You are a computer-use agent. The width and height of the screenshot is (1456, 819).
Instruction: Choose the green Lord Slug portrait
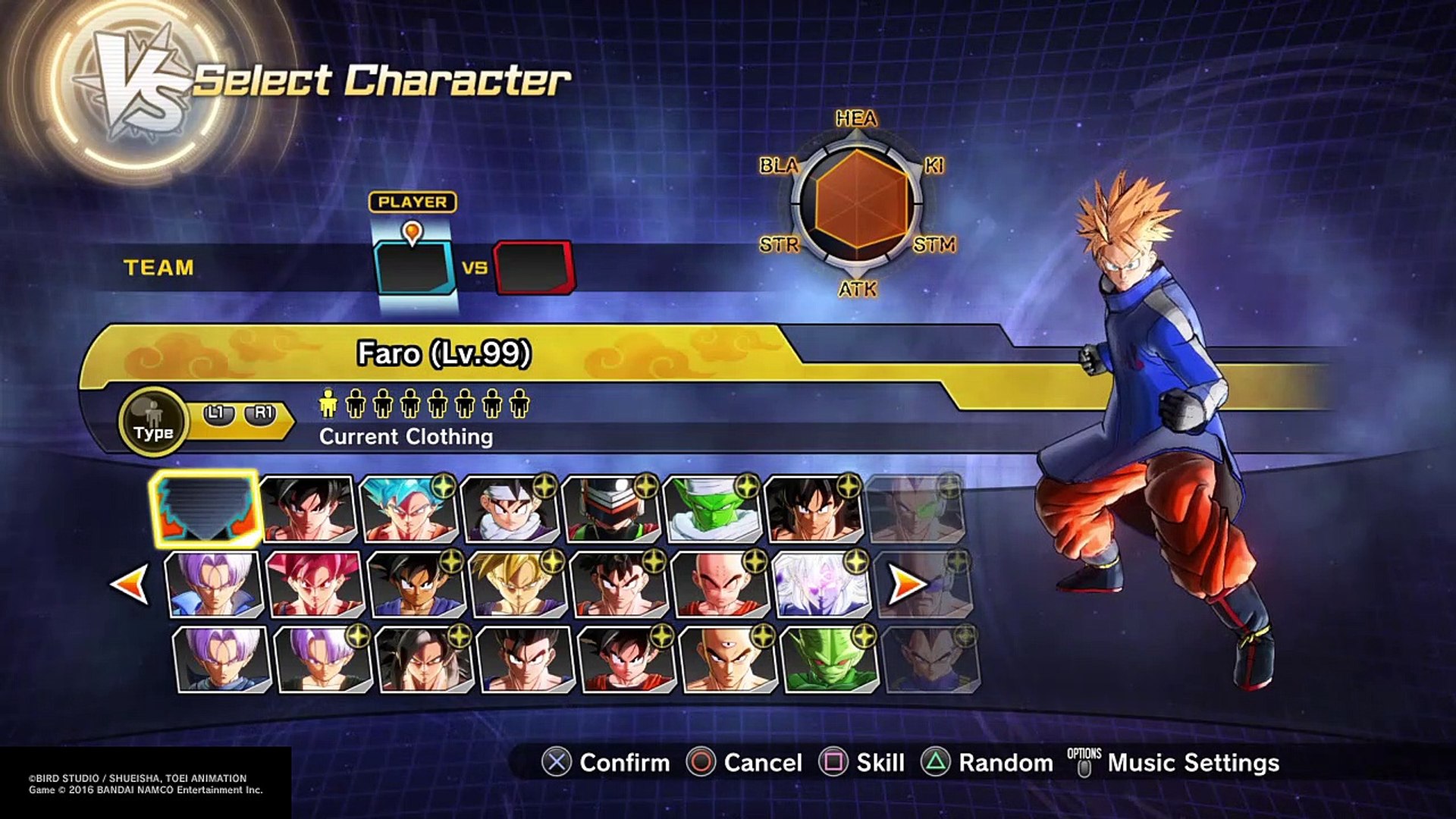[x=829, y=660]
